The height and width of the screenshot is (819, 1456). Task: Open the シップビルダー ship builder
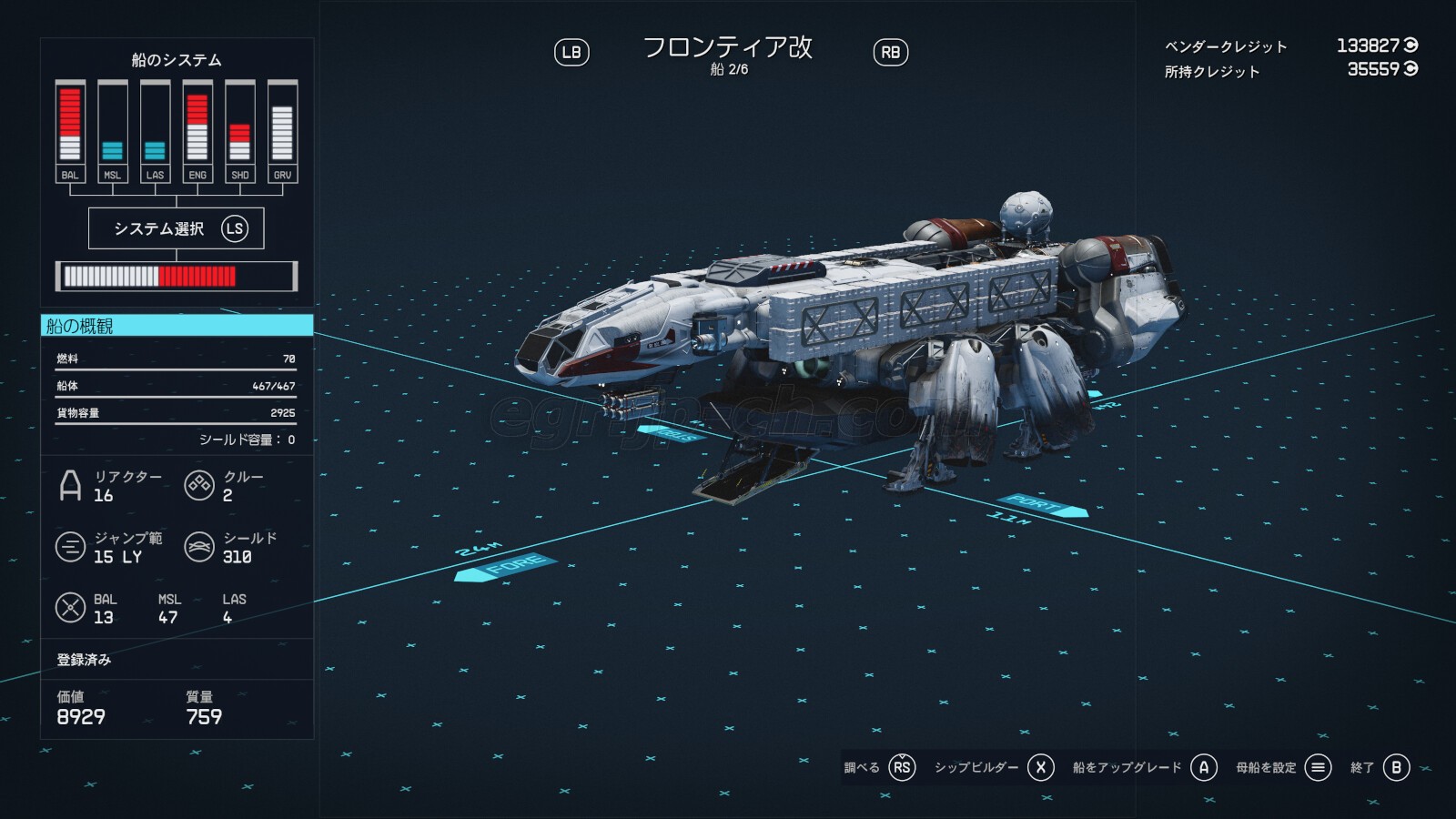994,767
